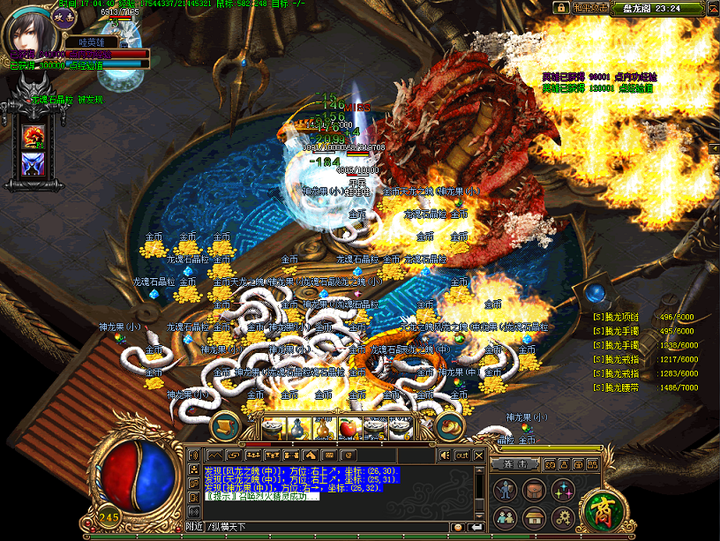This screenshot has height=541, width=720.
Task: Open the large green 商 shop button
Action: pyautogui.click(x=604, y=510)
